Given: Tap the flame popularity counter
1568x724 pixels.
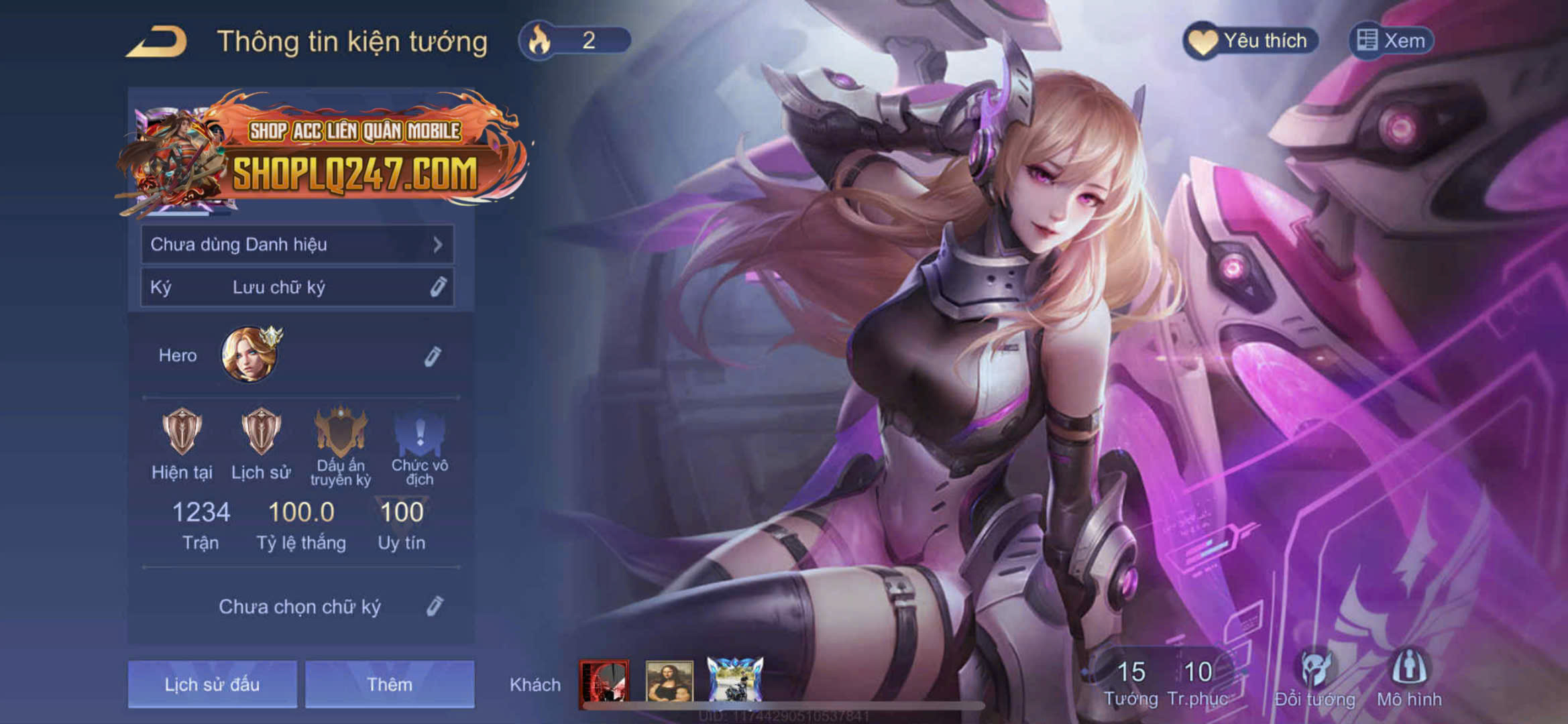Looking at the screenshot, I should pos(574,40).
